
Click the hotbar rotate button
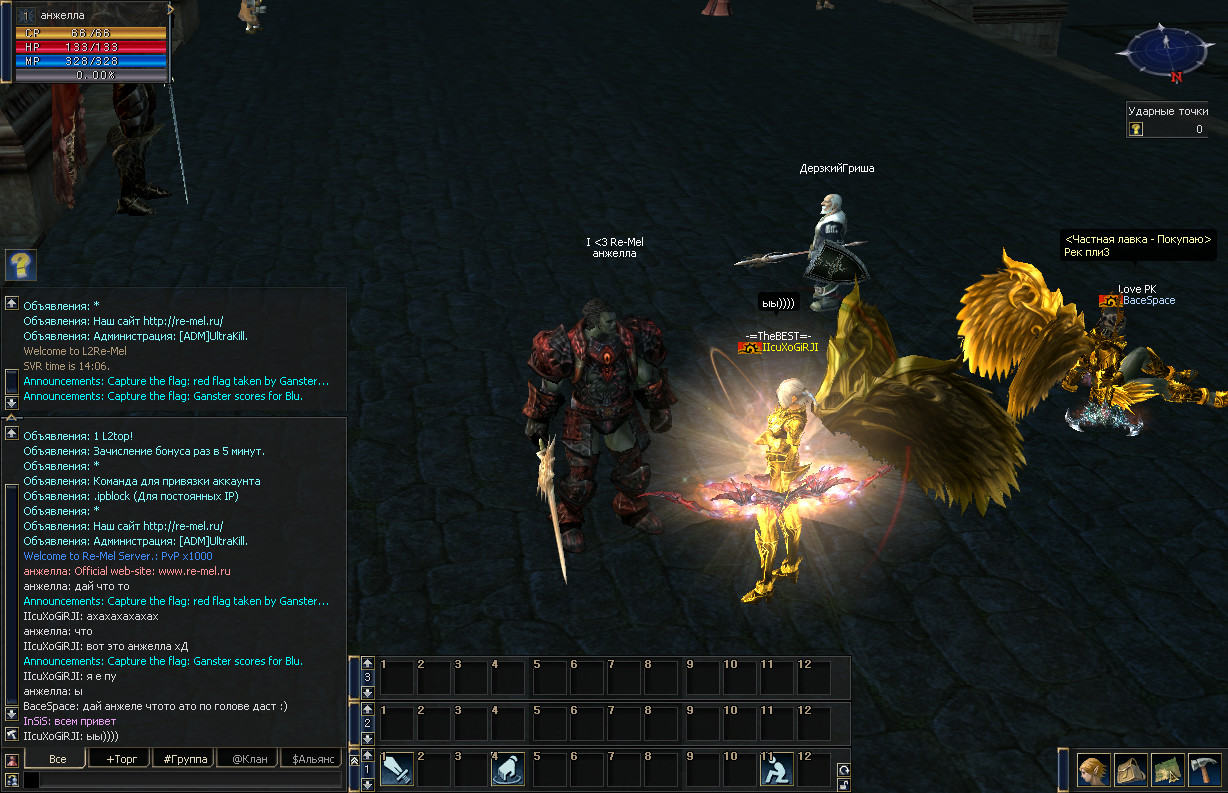(844, 769)
